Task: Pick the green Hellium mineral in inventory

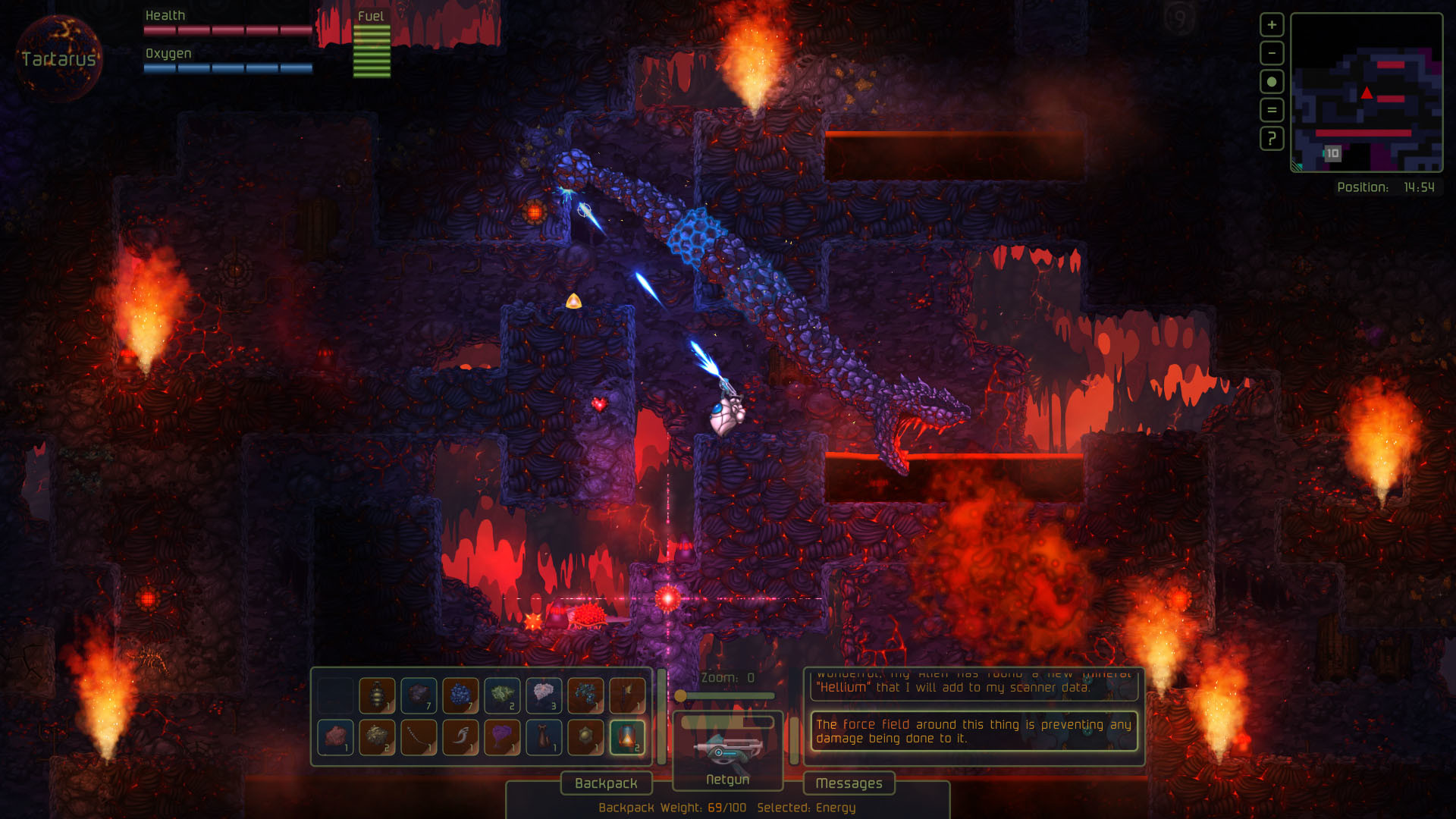Action: click(502, 695)
